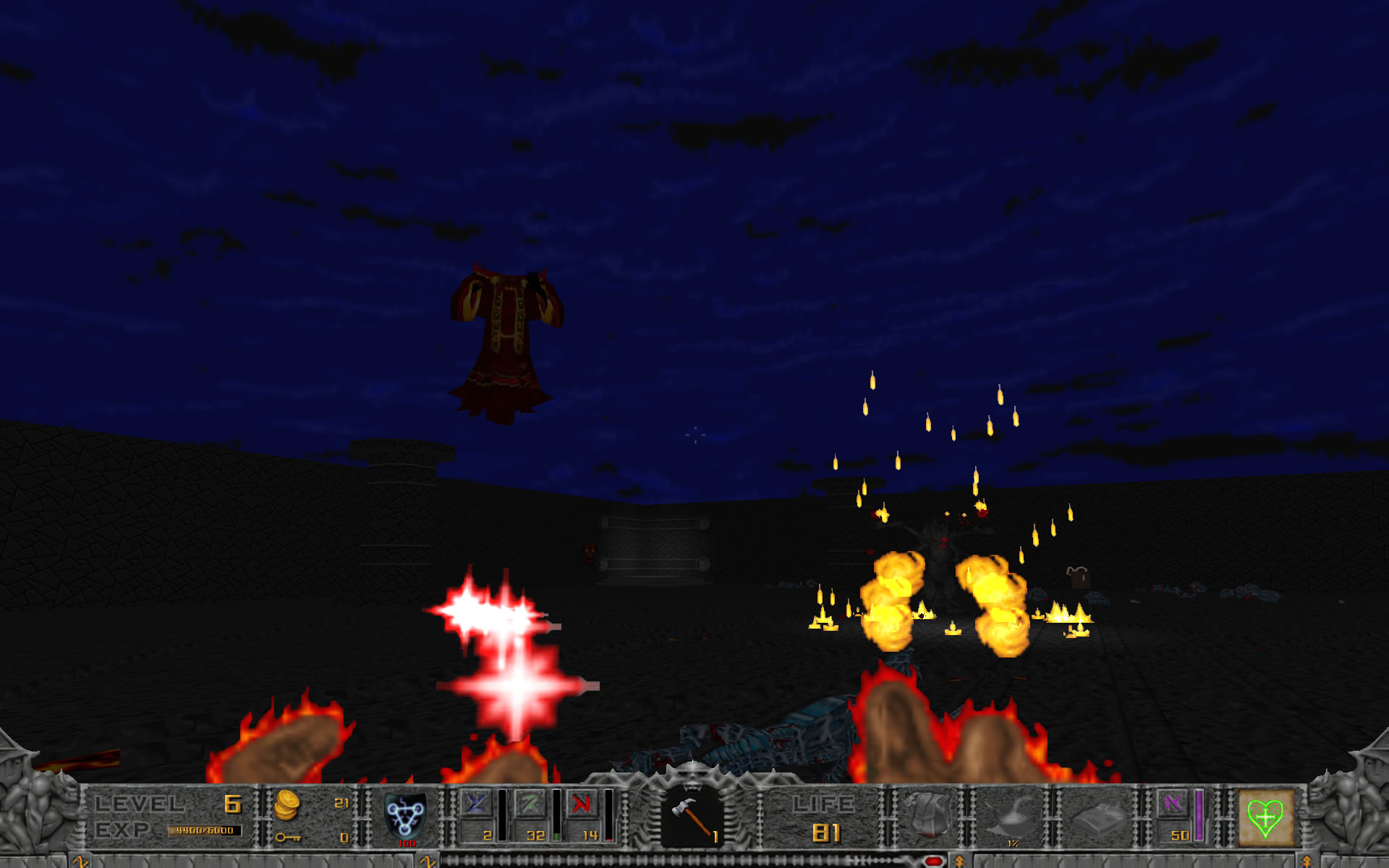This screenshot has height=868, width=1389.
Task: Activate the green heart healing spell
Action: (1265, 818)
